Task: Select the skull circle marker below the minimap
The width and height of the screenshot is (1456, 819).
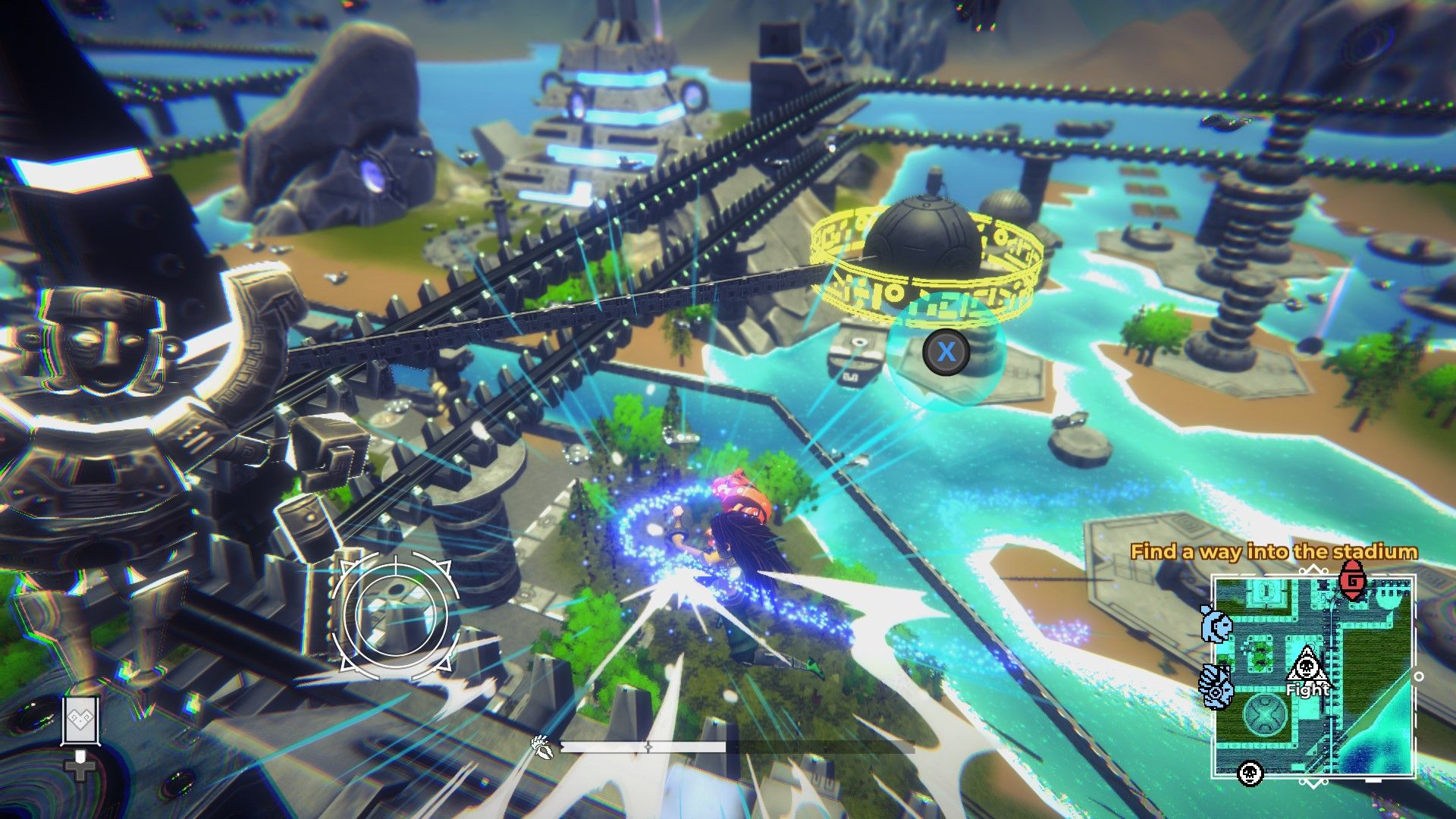Action: coord(1249,775)
